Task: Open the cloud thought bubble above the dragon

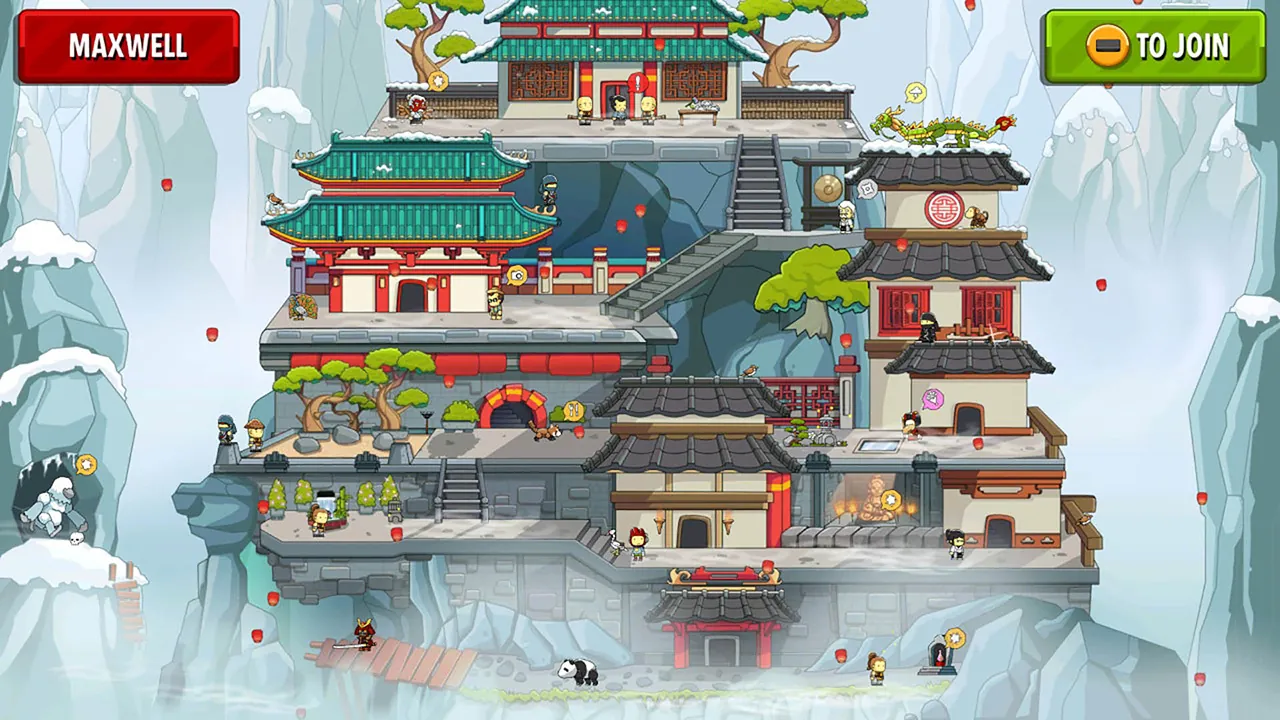Action: point(916,93)
